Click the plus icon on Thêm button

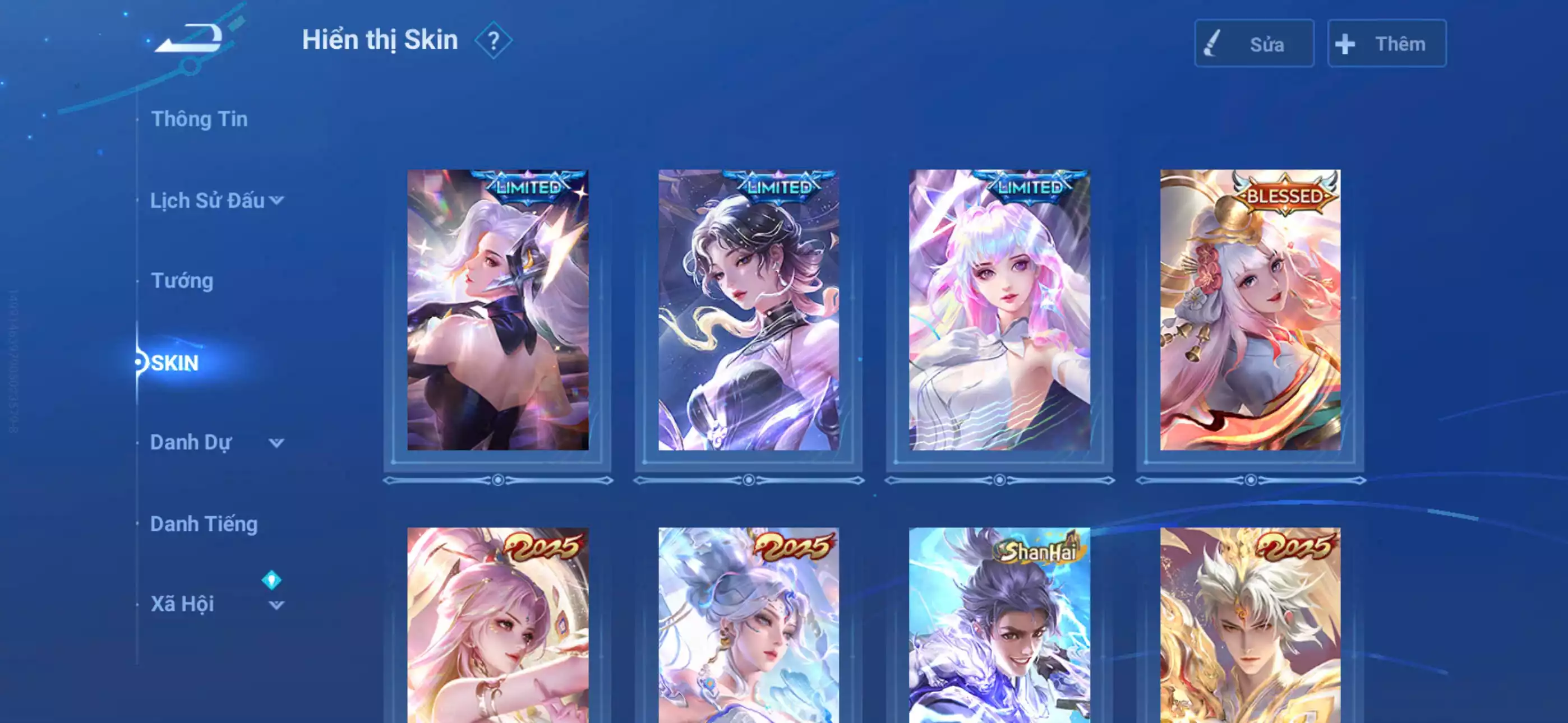(x=1344, y=43)
